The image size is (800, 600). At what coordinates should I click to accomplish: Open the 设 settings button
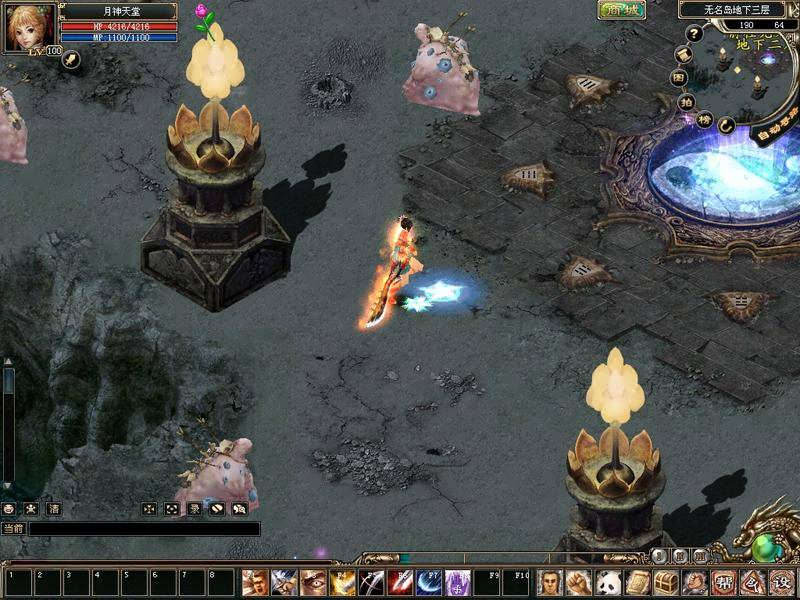pos(782,582)
